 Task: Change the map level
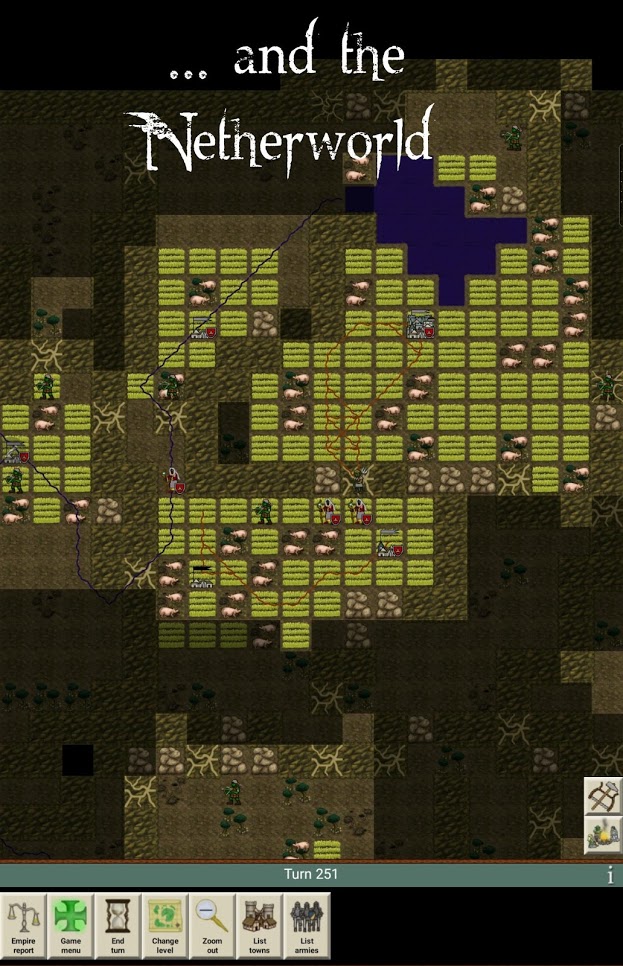pos(165,925)
